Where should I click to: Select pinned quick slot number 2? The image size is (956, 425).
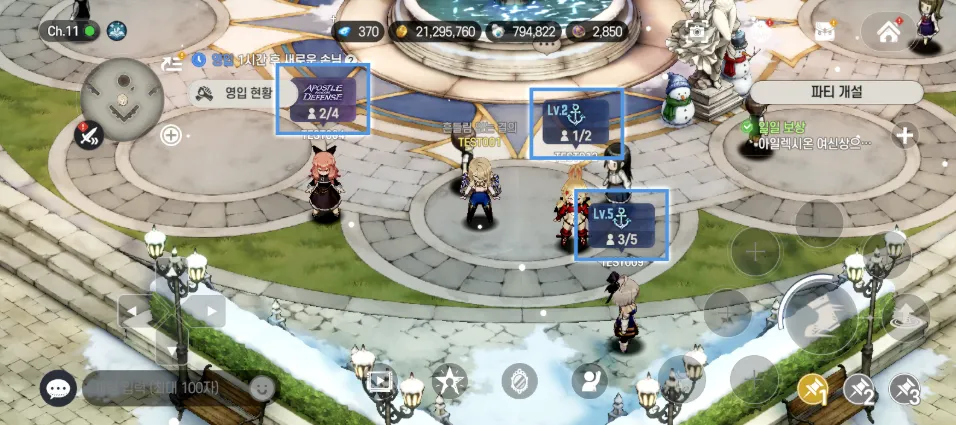coord(860,390)
